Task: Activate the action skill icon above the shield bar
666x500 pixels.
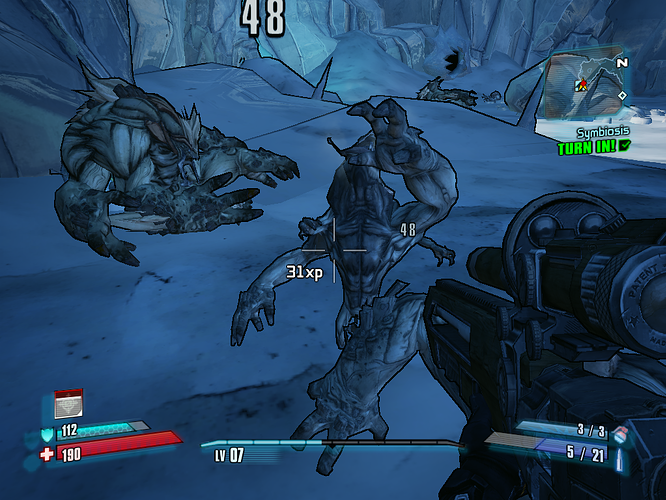Action: click(68, 403)
